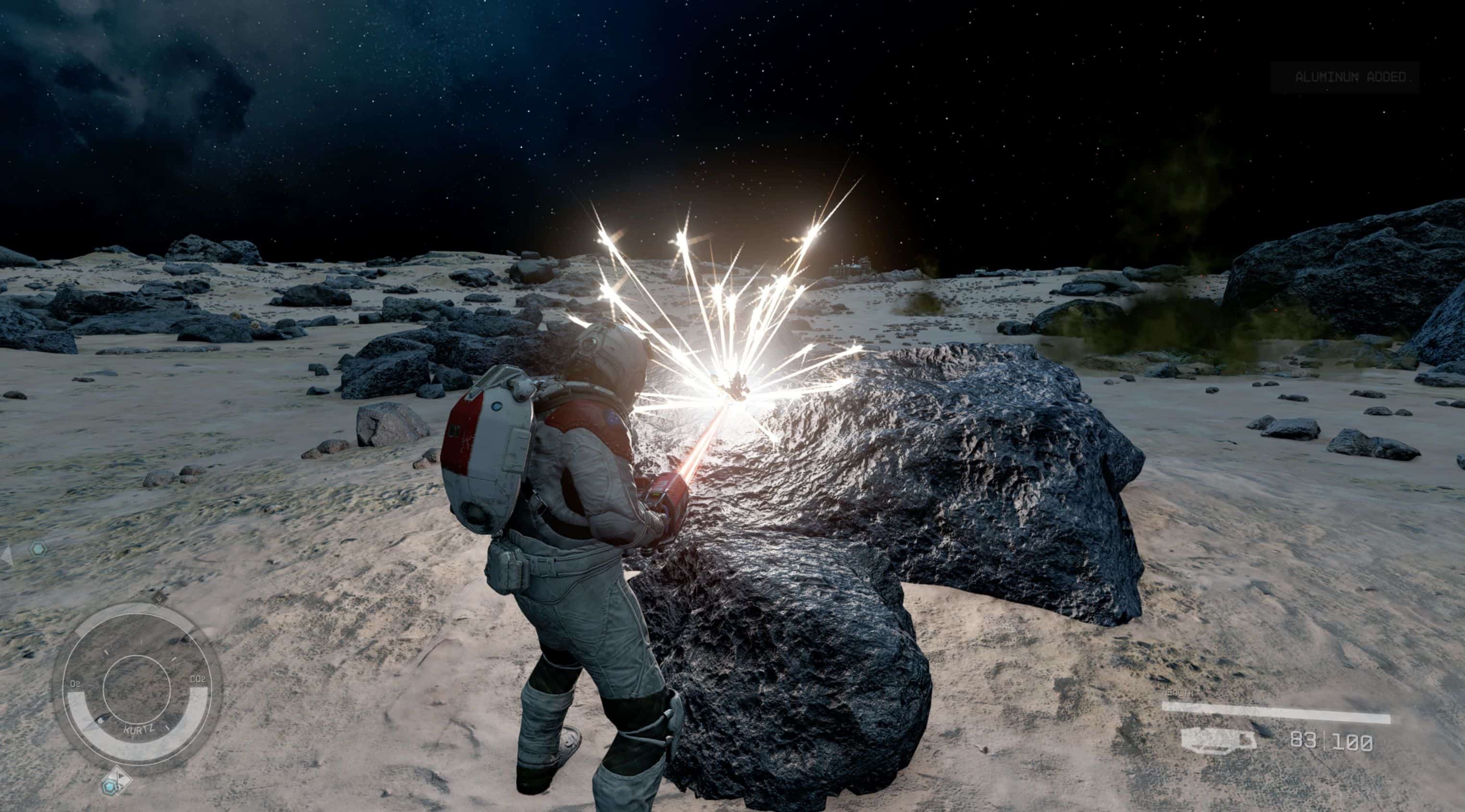The image size is (1465, 812).
Task: Click the blue hexagon marker beside the left-pointing arrow
Action: point(37,549)
